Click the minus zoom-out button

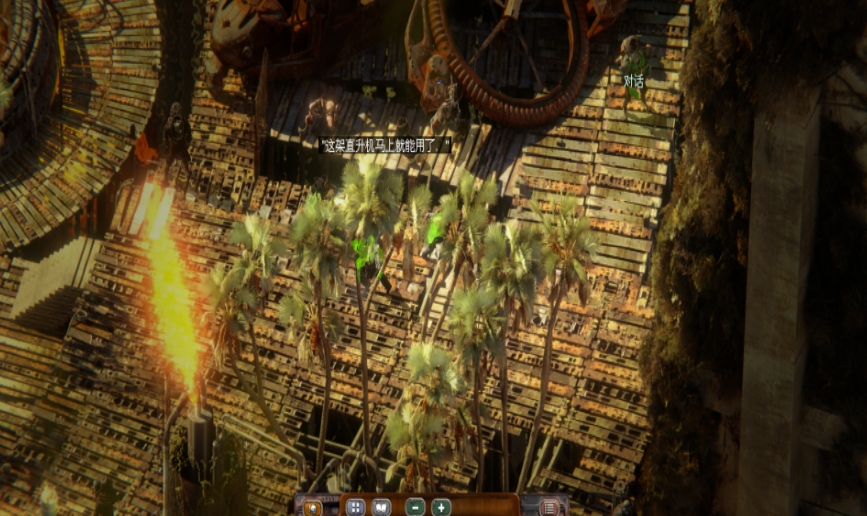click(416, 507)
